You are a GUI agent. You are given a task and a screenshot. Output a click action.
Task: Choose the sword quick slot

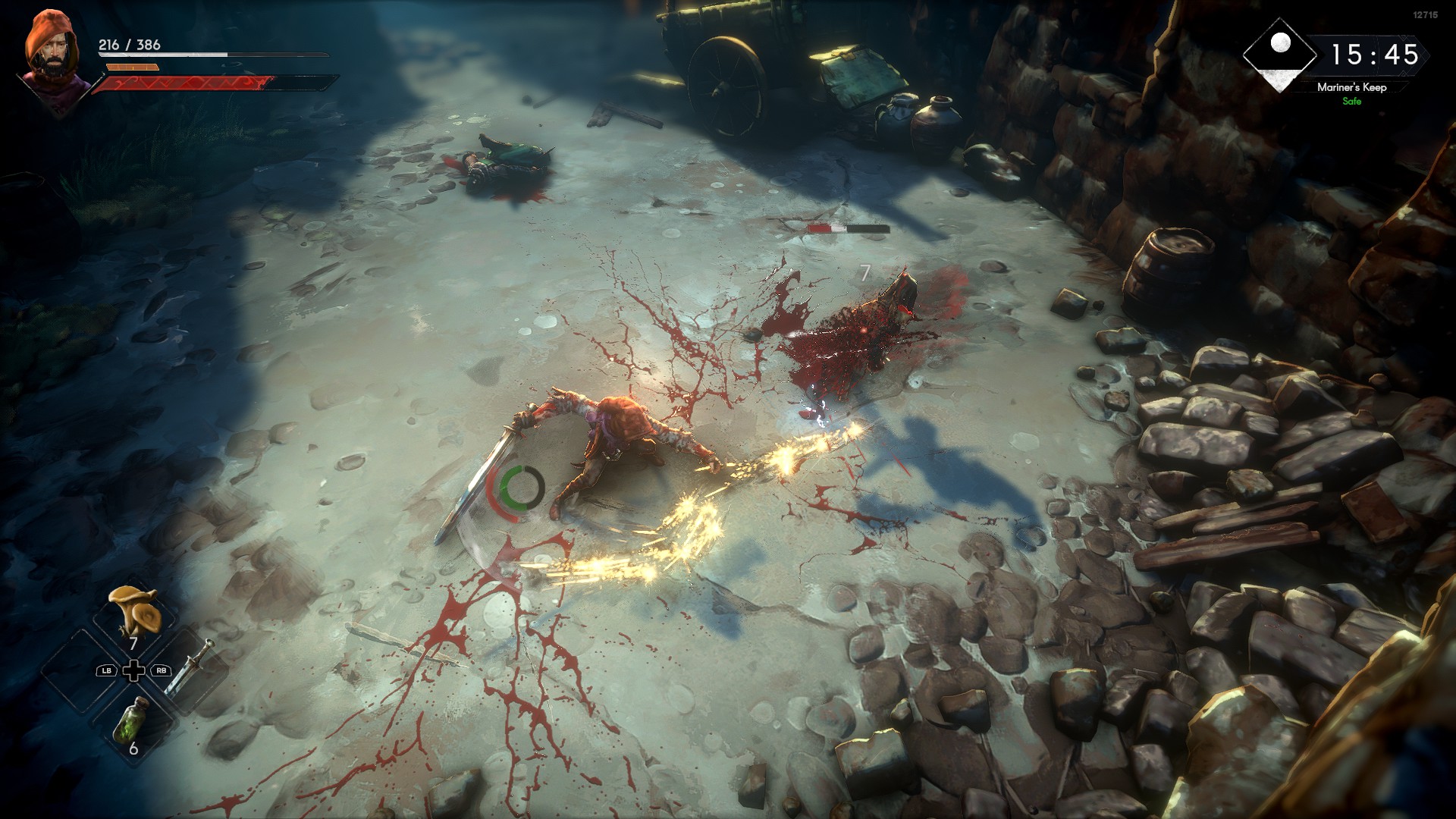pyautogui.click(x=189, y=668)
